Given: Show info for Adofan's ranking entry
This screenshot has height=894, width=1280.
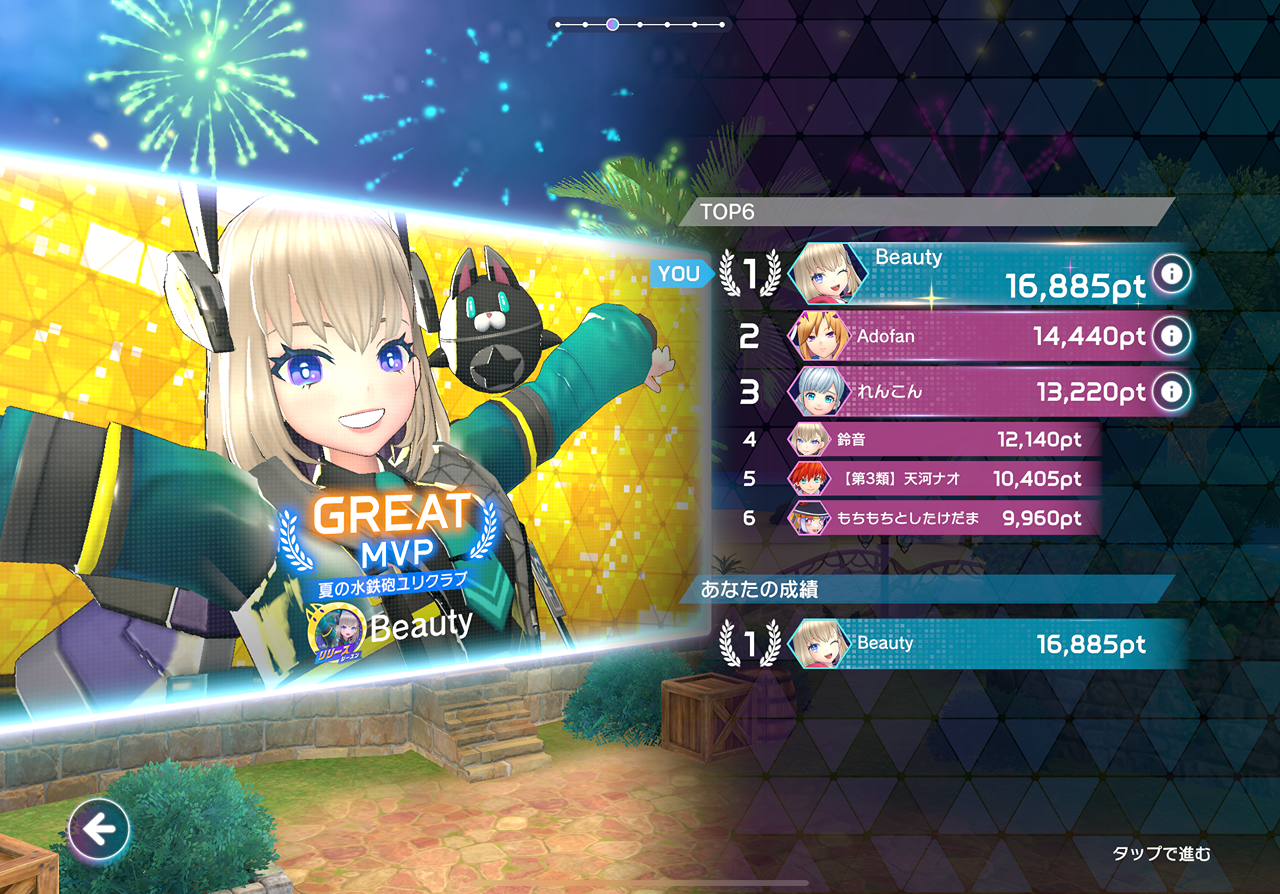Looking at the screenshot, I should (x=1171, y=336).
